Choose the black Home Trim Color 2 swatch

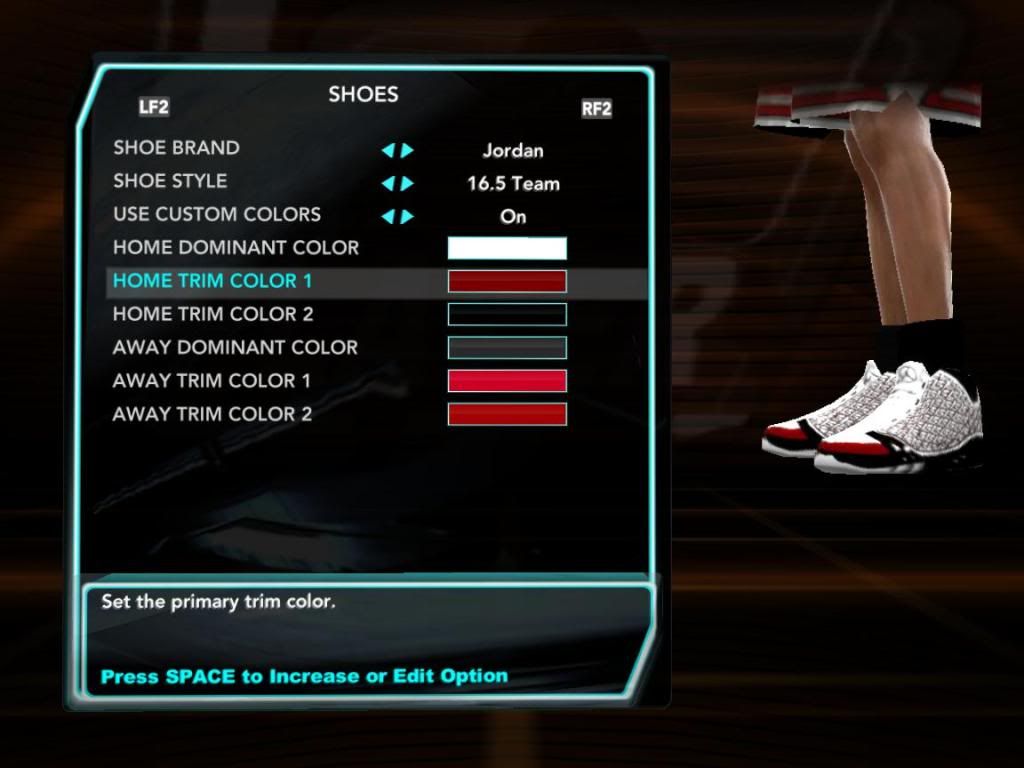pyautogui.click(x=507, y=314)
